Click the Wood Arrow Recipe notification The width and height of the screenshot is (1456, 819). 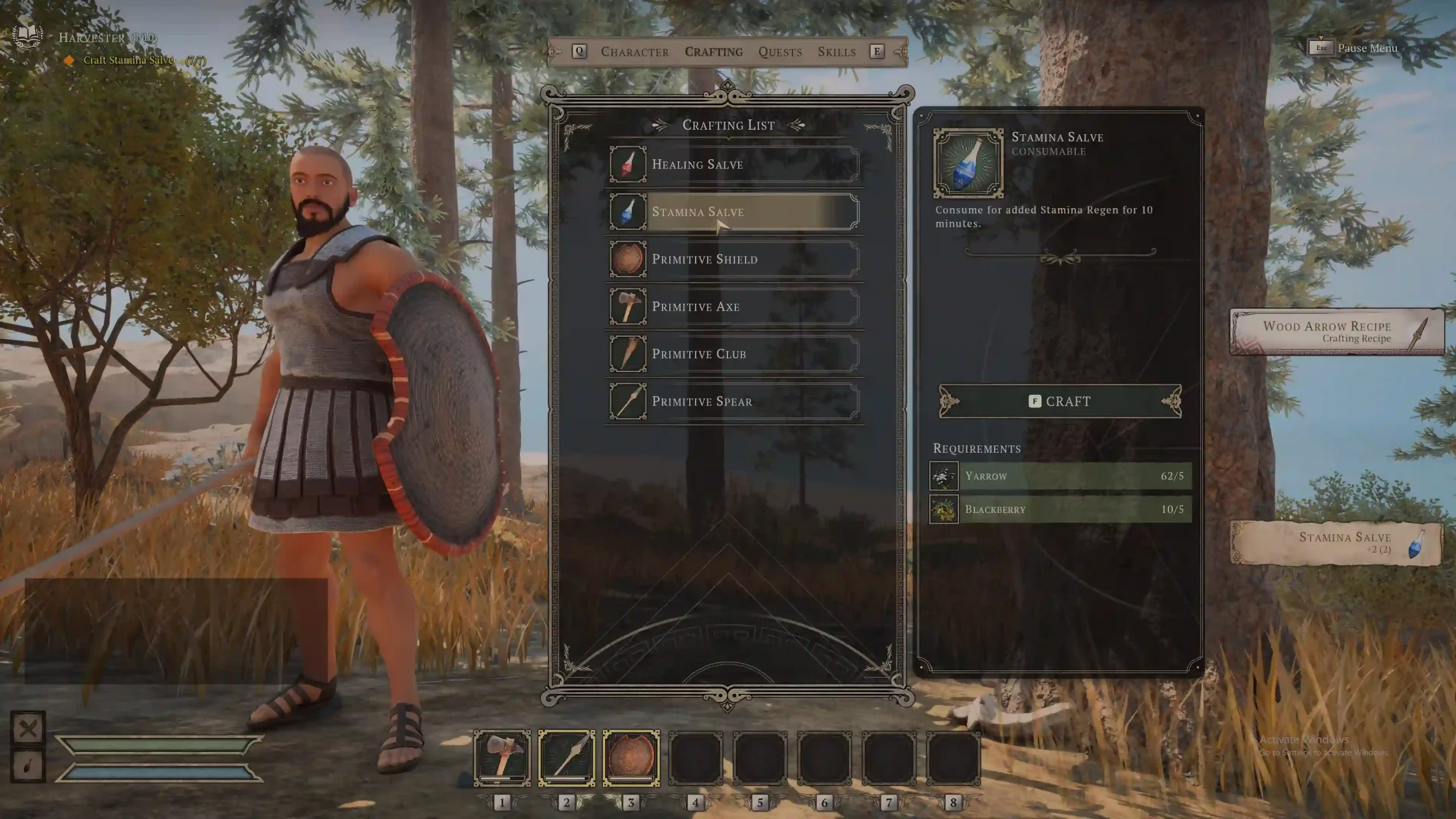[1337, 332]
